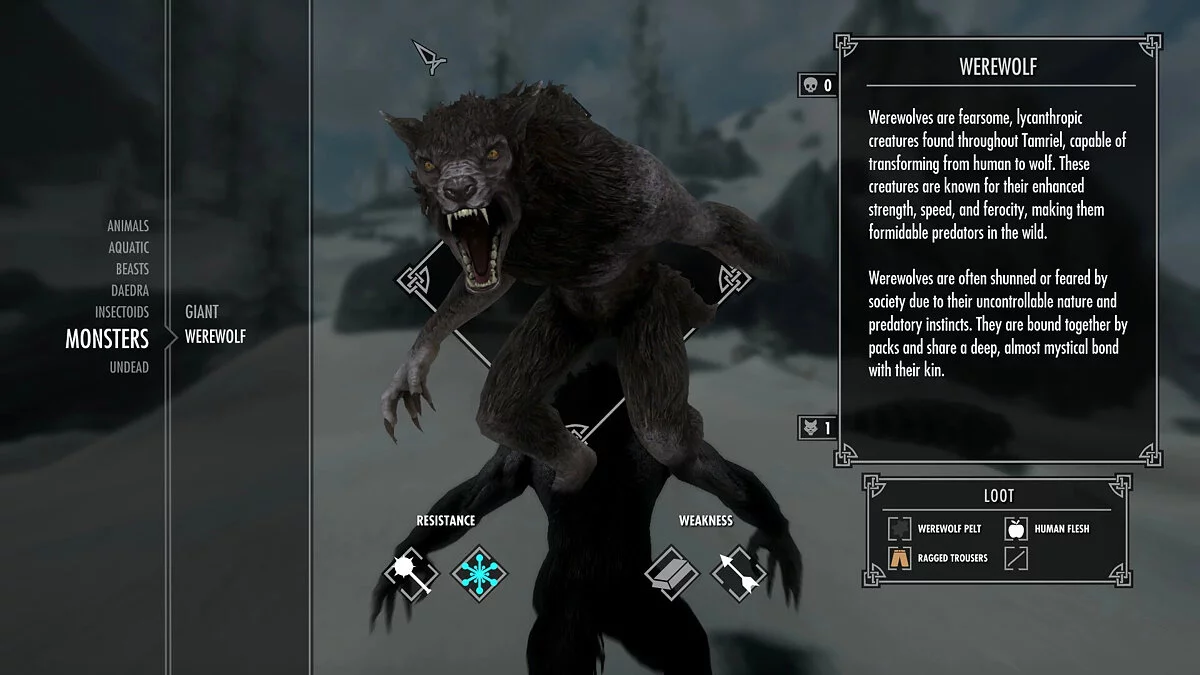View the Giant bestiary entry
The height and width of the screenshot is (675, 1200).
point(202,312)
